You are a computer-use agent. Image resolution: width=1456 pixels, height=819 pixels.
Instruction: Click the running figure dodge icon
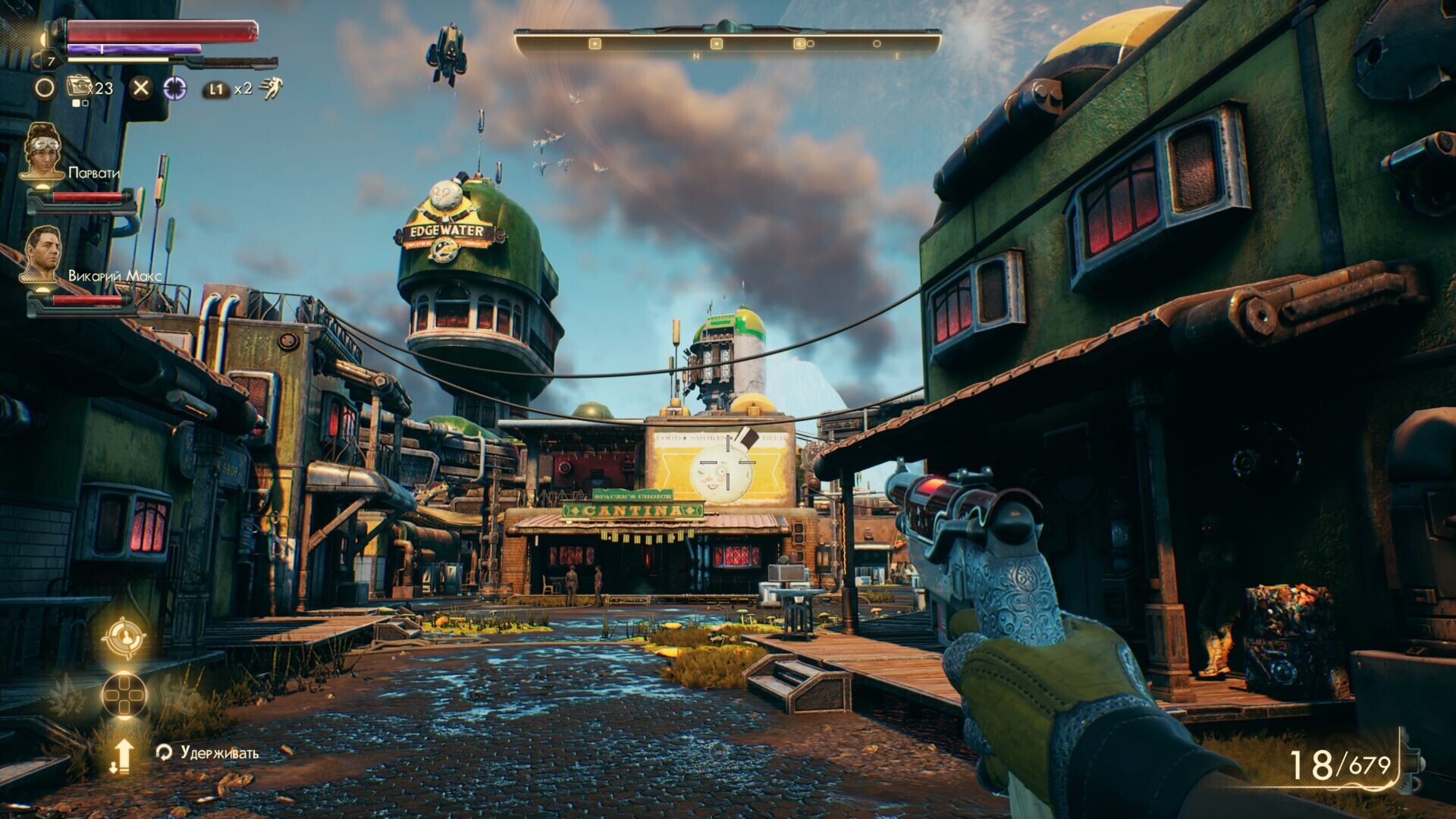coord(270,89)
